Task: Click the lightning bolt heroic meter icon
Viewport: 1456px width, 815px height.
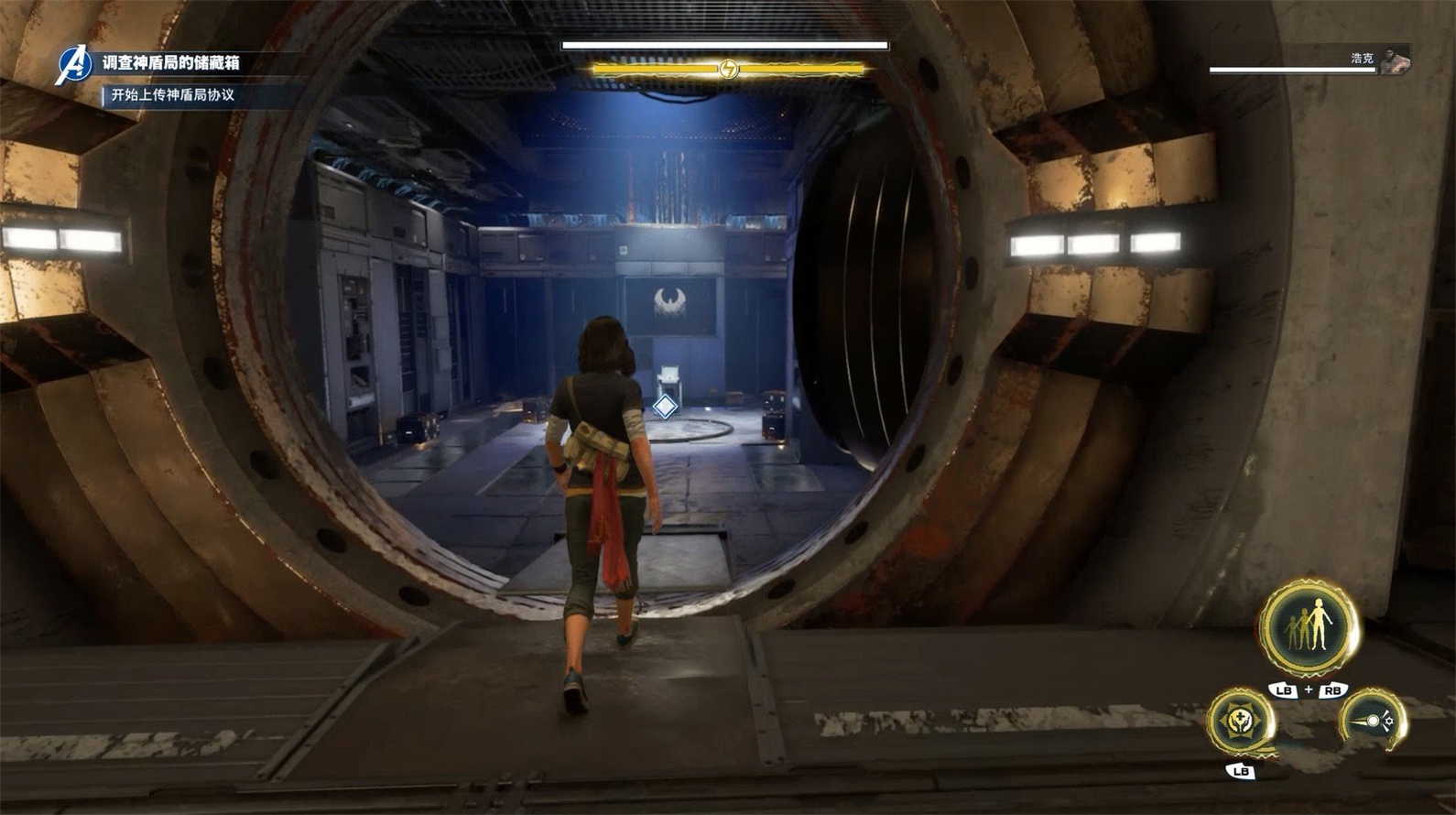Action: 728,69
